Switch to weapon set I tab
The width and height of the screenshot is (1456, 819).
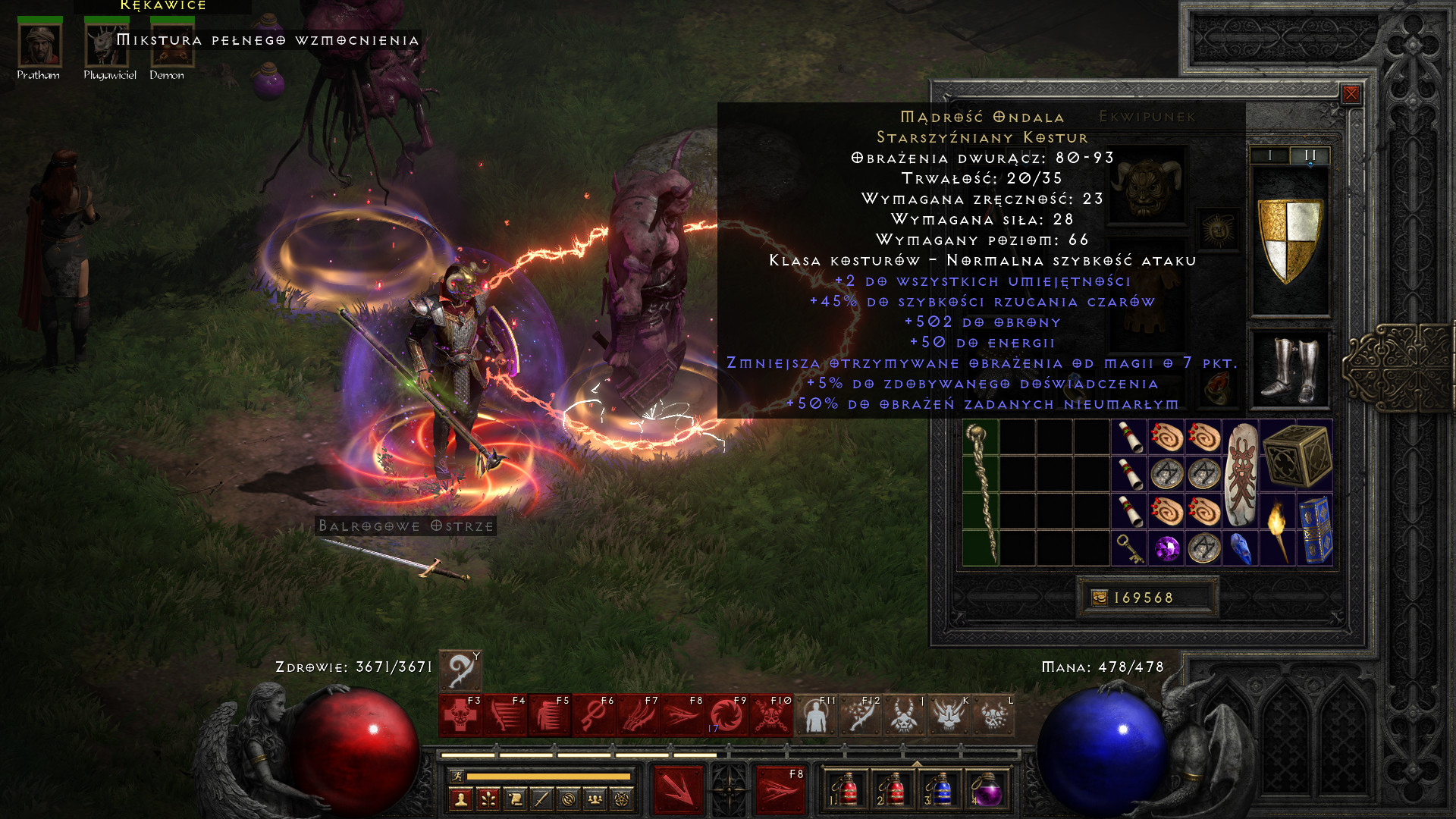point(1269,155)
